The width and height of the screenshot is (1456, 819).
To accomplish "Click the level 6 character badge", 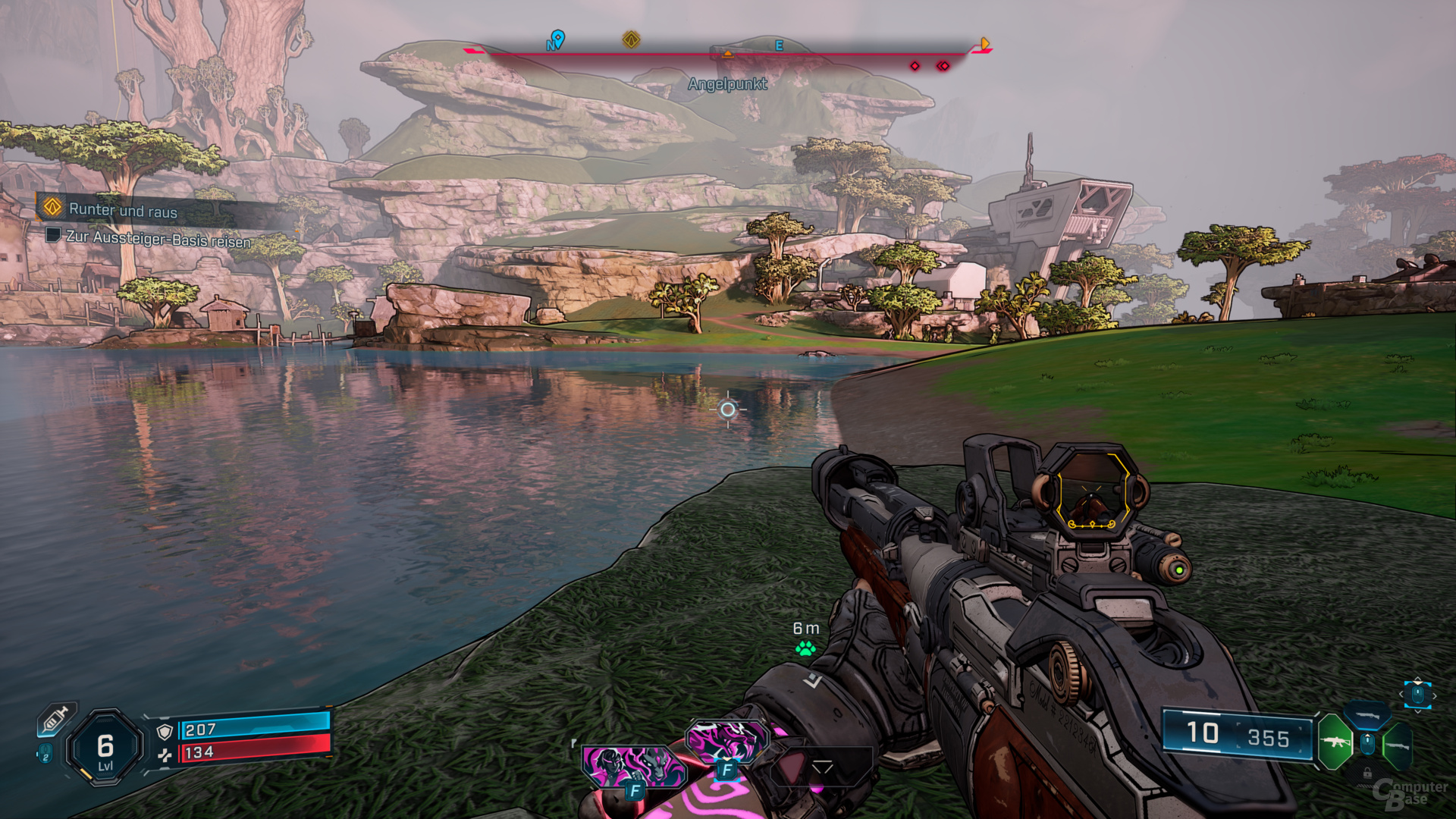I will 105,748.
